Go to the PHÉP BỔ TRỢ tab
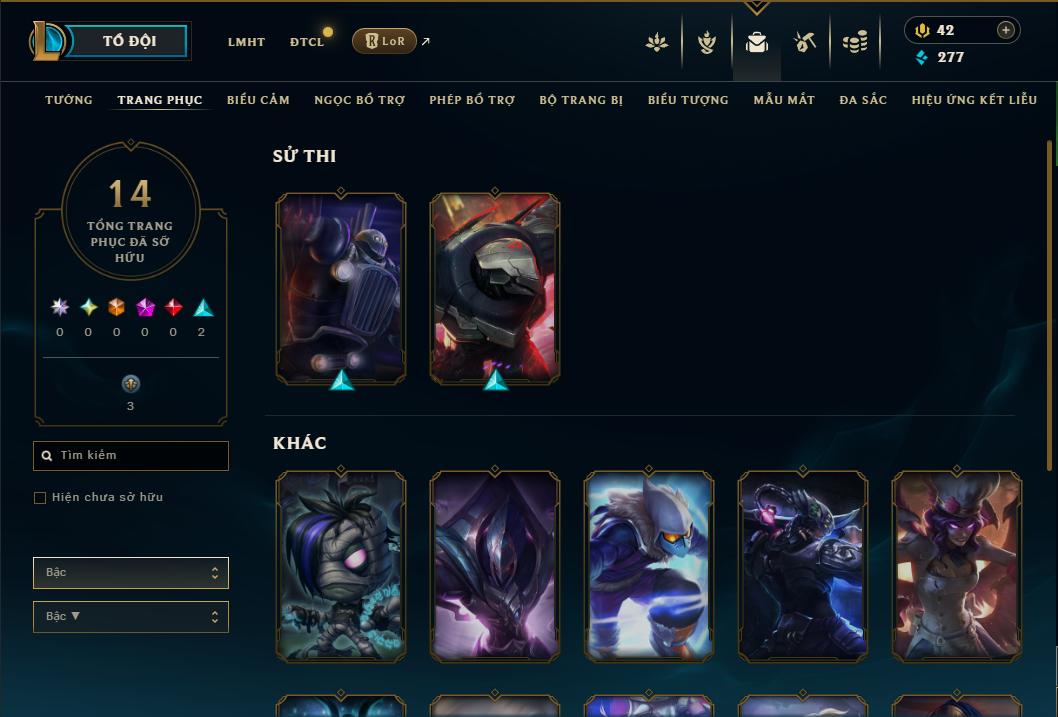Viewport: 1058px width, 717px height. tap(472, 100)
